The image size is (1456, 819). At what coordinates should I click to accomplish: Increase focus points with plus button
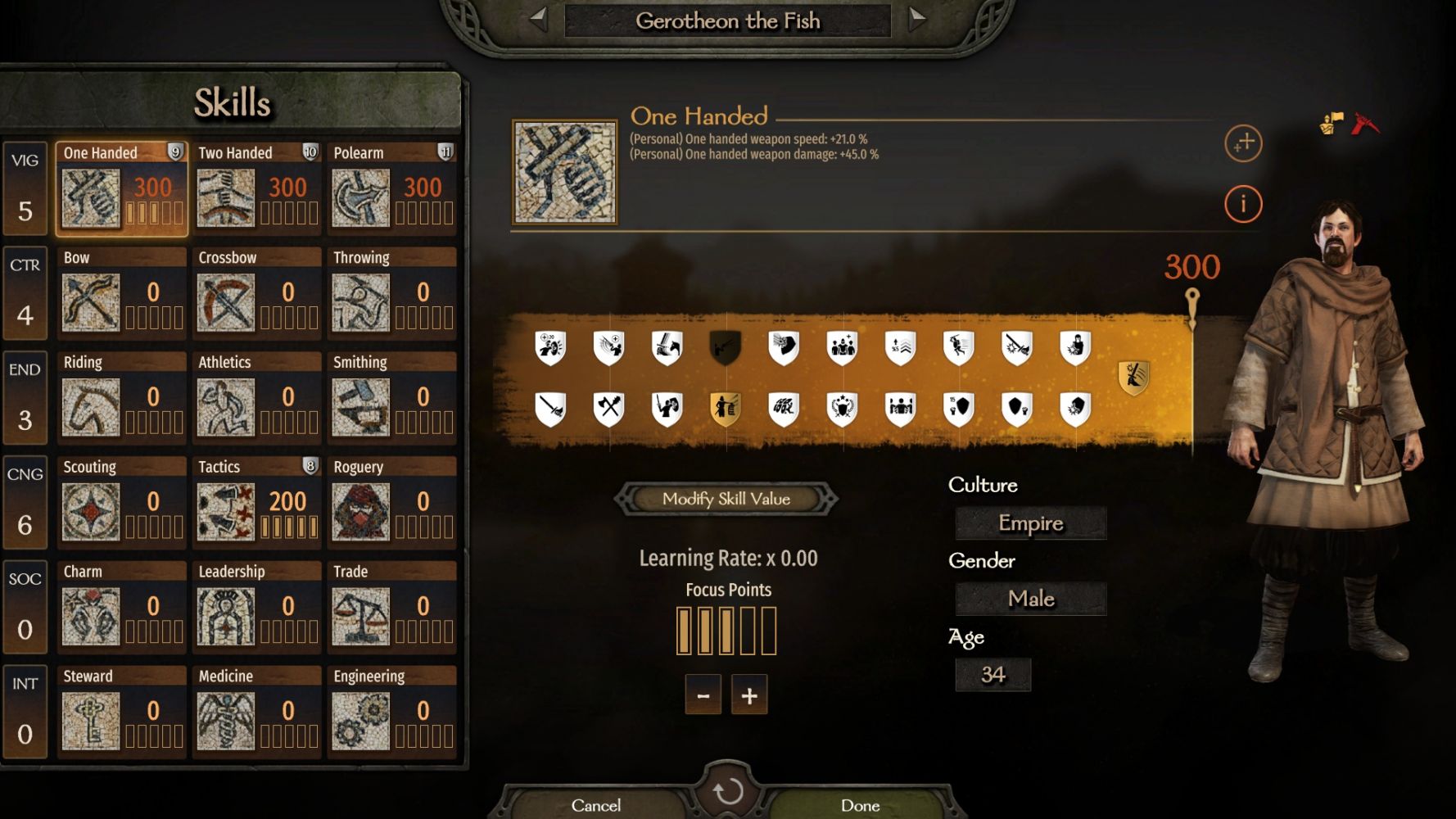pyautogui.click(x=749, y=695)
